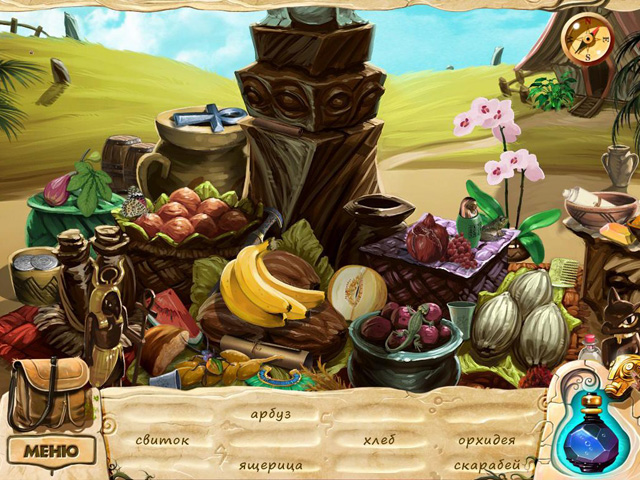Open the leather satchel inventory
Image resolution: width=640 pixels, height=480 pixels.
47,391
